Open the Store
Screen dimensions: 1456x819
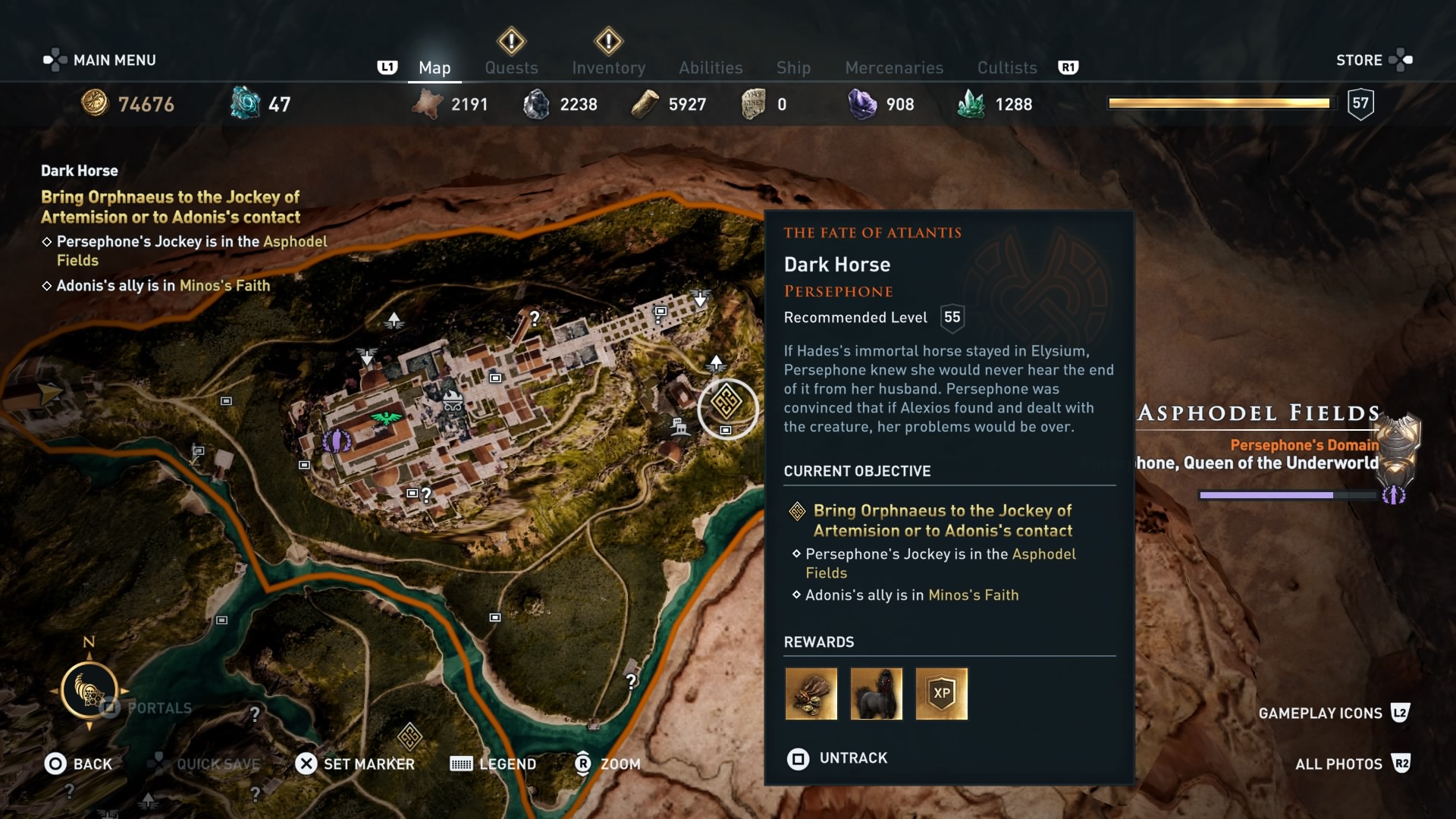tap(1360, 59)
